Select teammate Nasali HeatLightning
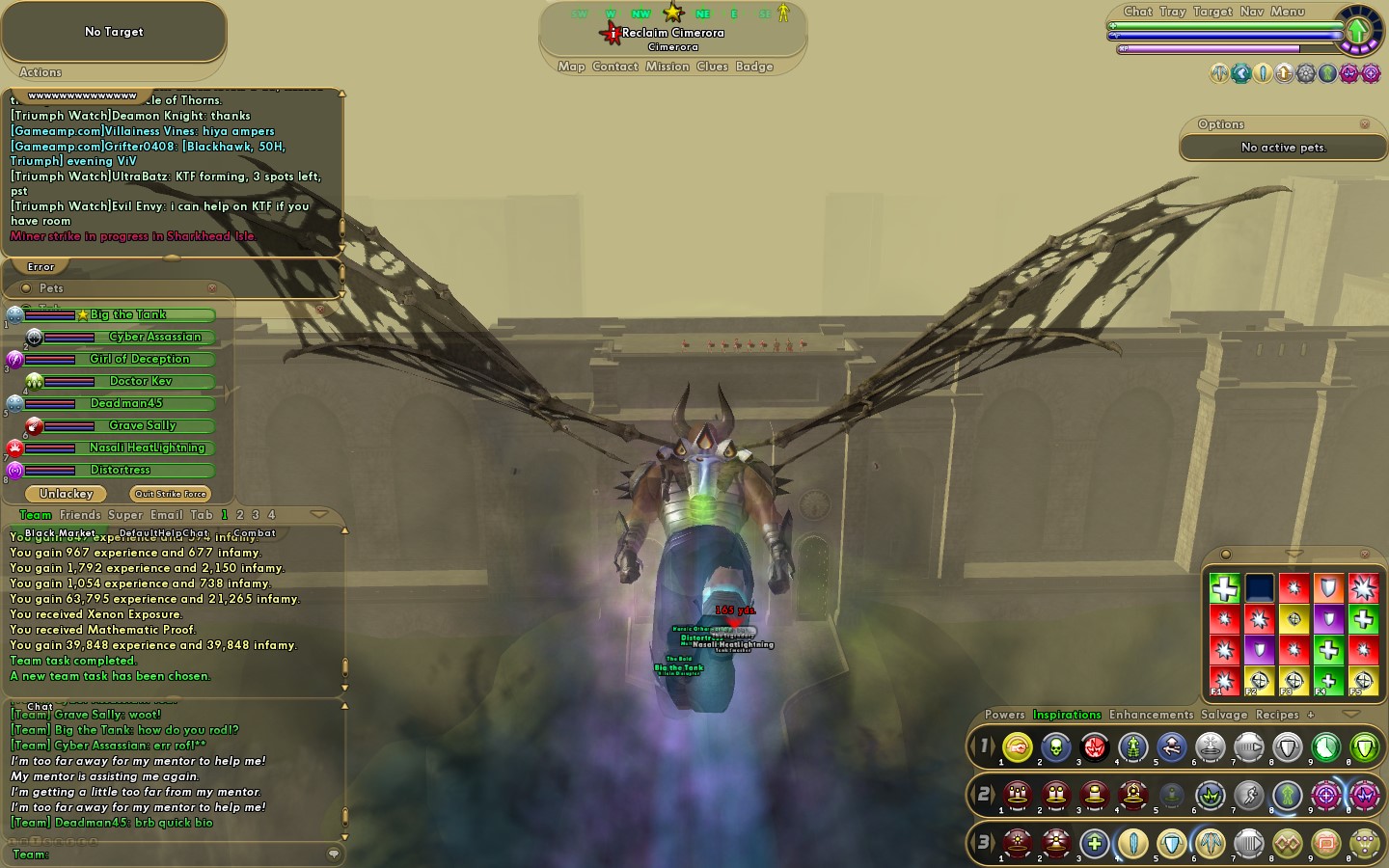 [147, 448]
